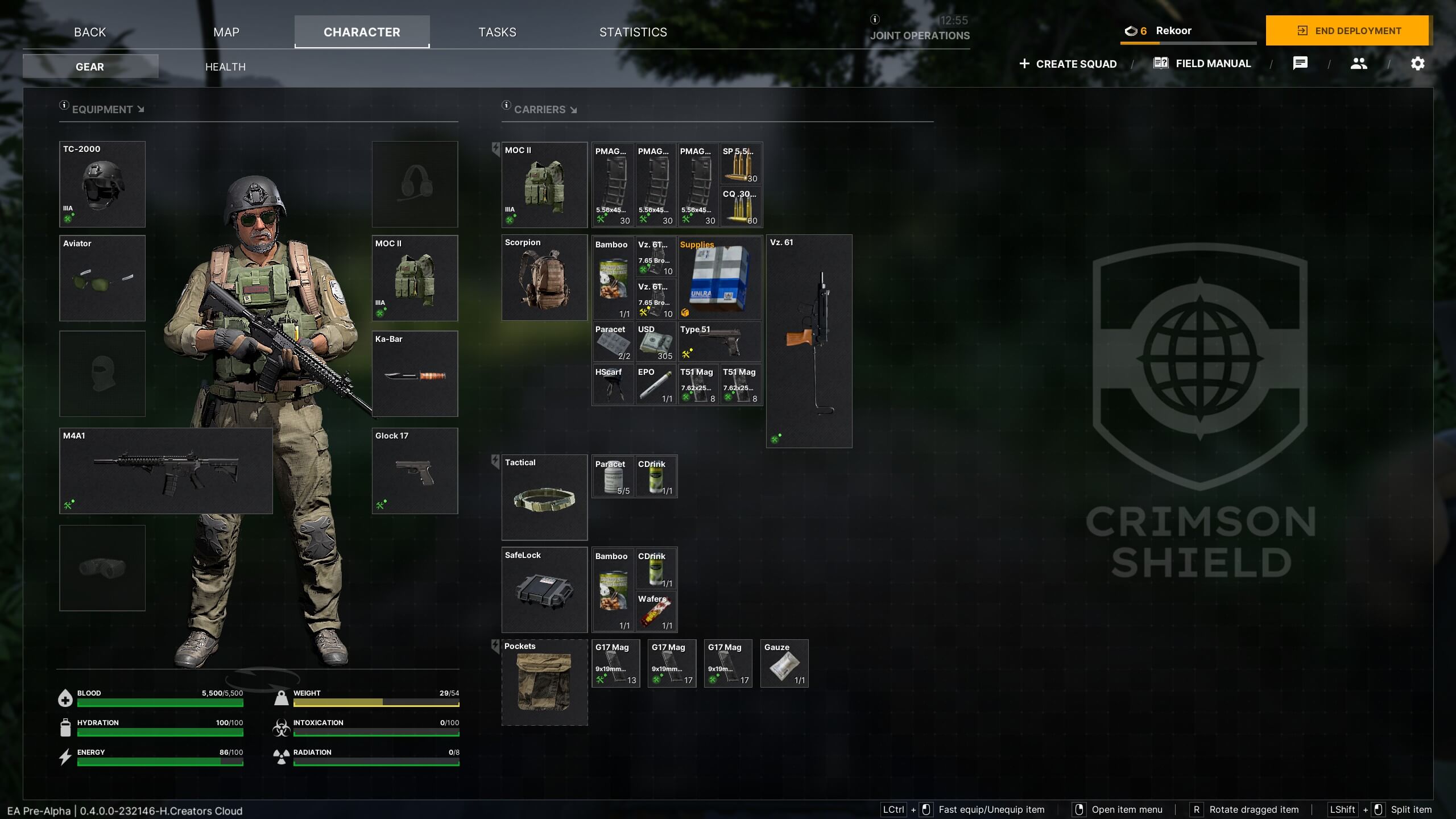Toggle the empty binoculars slot
The width and height of the screenshot is (1456, 819).
pyautogui.click(x=102, y=567)
